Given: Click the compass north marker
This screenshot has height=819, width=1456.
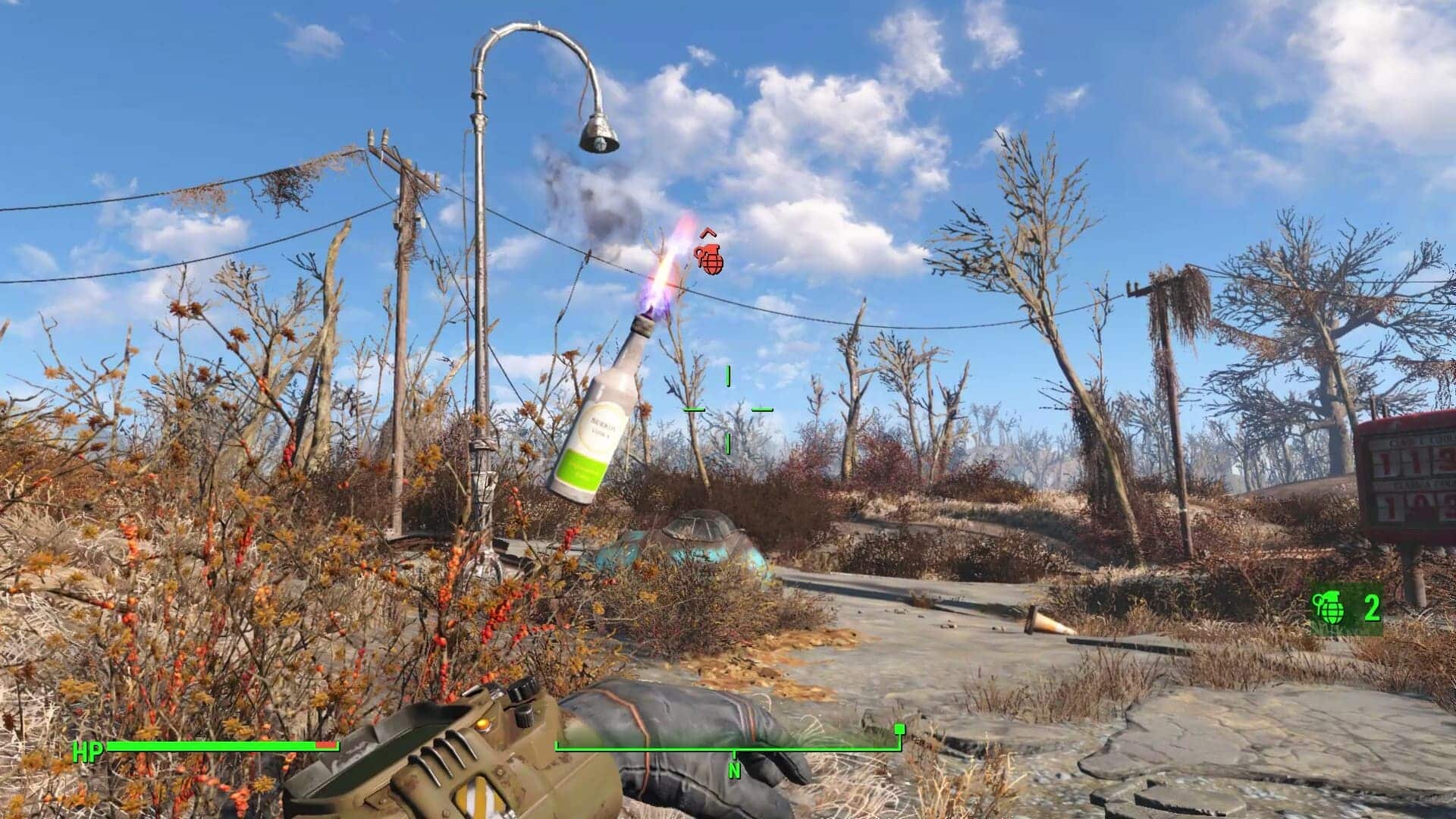Looking at the screenshot, I should click(733, 768).
